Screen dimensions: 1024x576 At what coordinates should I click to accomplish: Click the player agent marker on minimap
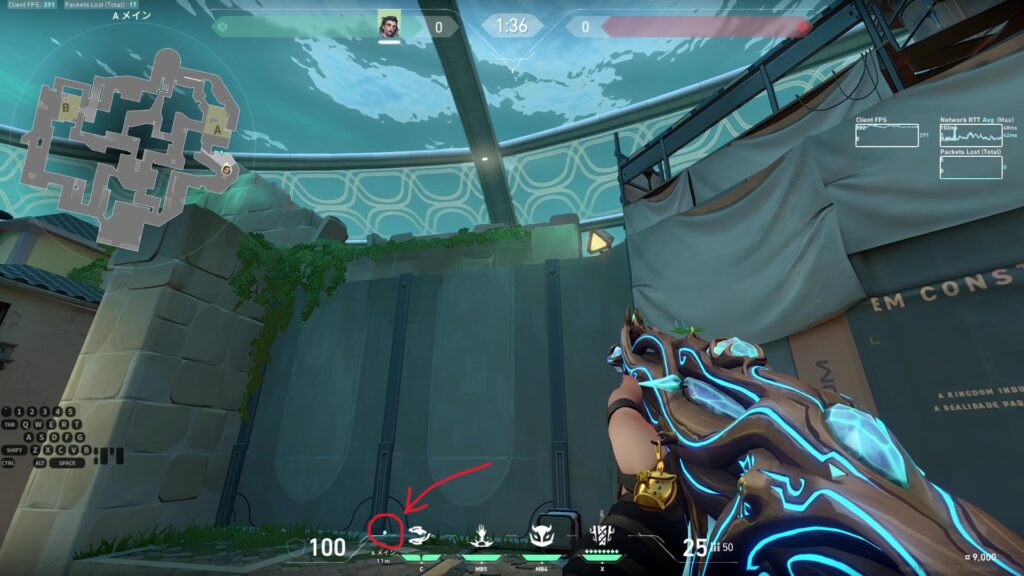click(228, 170)
